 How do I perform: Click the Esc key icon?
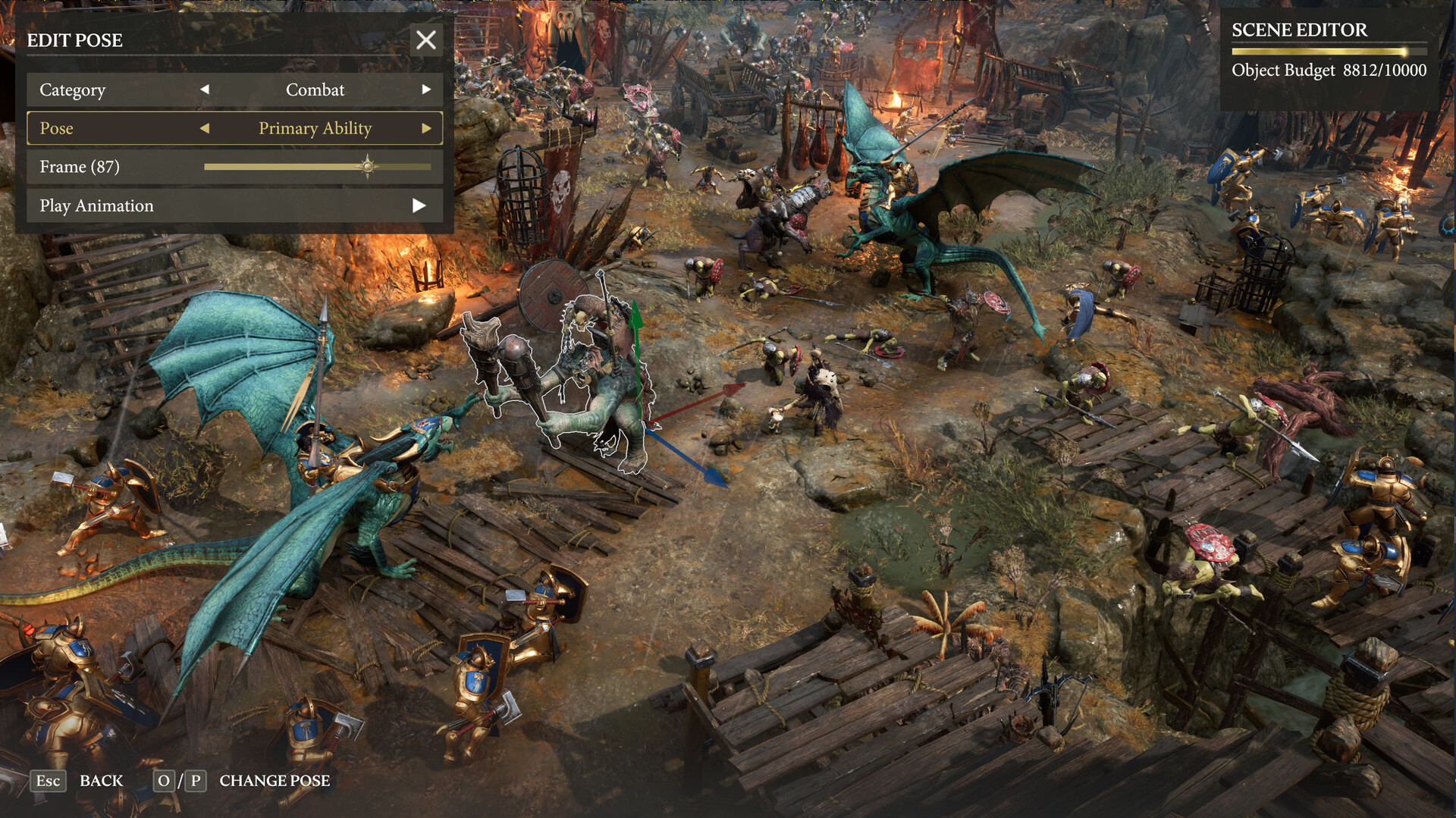coord(48,781)
